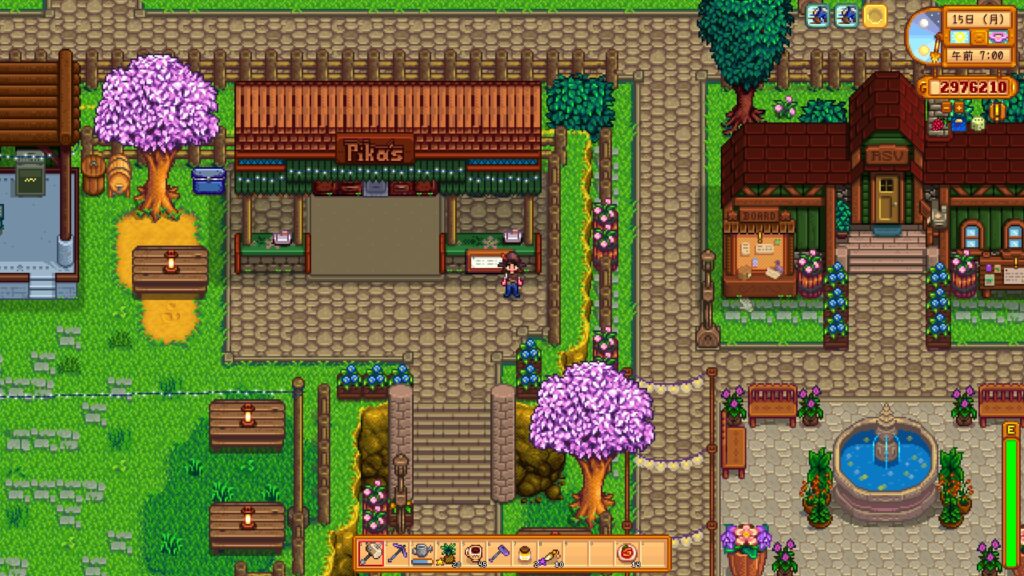This screenshot has width=1024, height=576.
Task: Select the purple pickaxe in the hotbar
Action: [x=397, y=553]
